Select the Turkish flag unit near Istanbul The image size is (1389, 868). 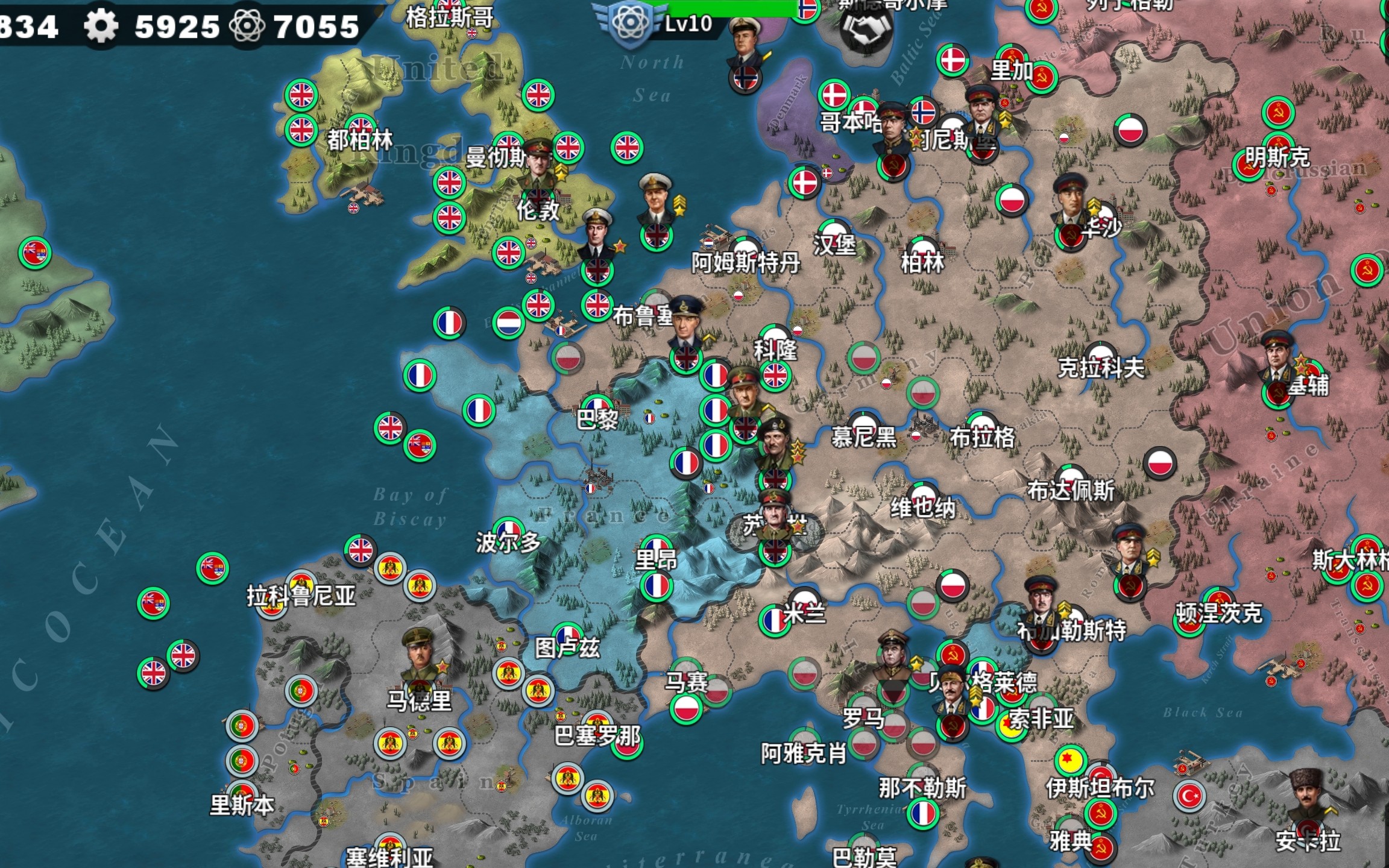(1189, 796)
